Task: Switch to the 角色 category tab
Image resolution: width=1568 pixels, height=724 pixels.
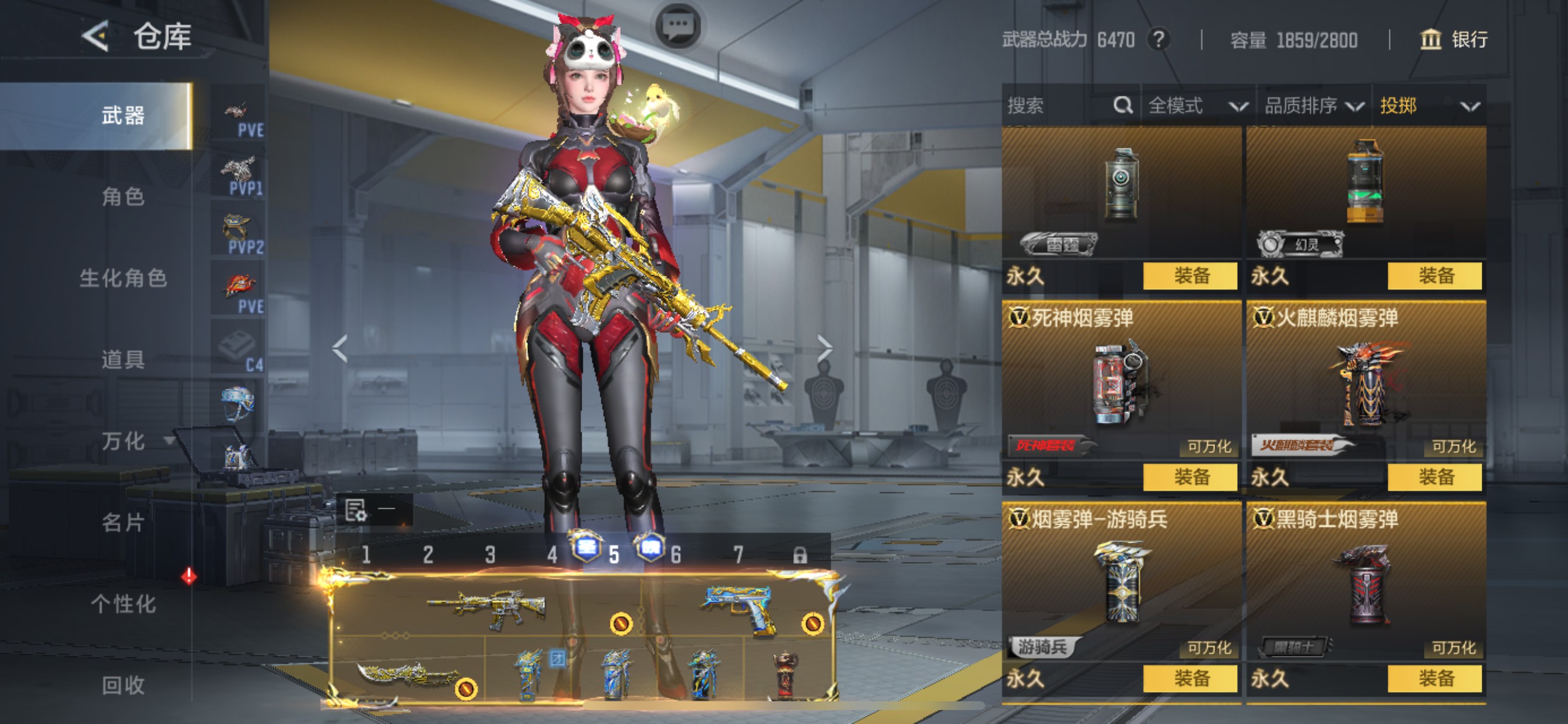Action: [123, 196]
